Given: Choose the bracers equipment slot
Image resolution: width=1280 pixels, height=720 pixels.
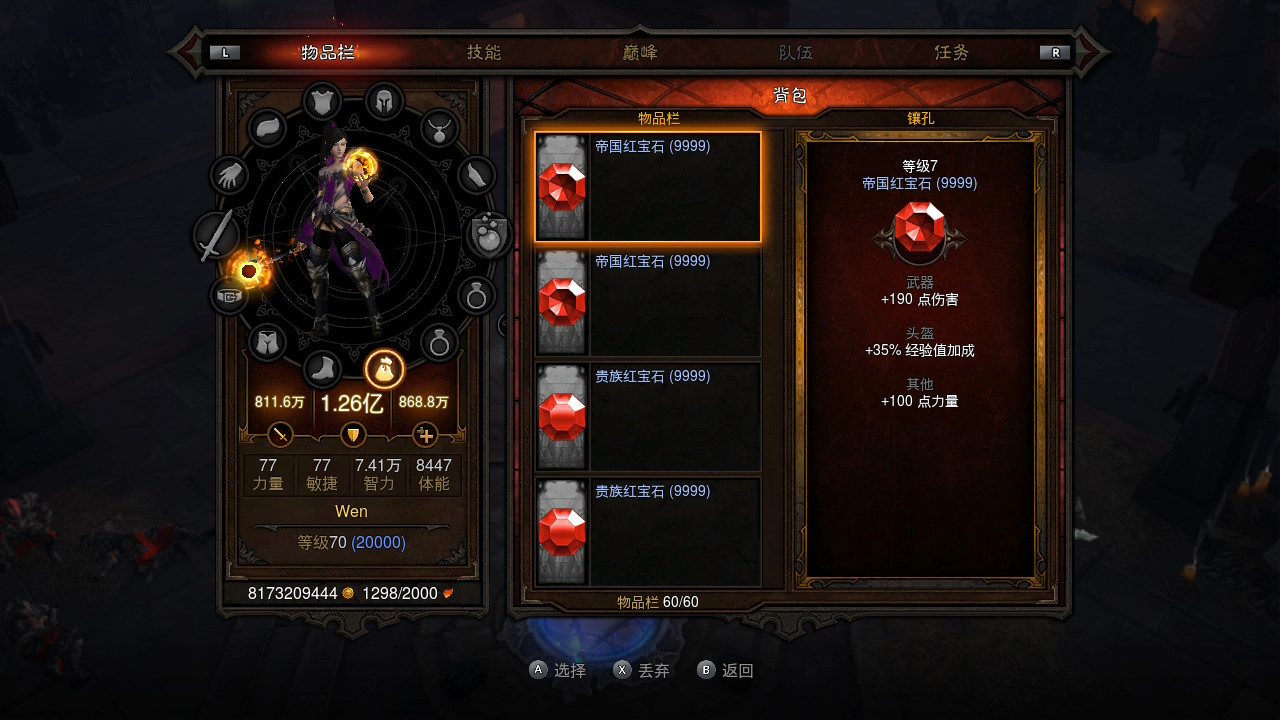Looking at the screenshot, I should click(477, 176).
